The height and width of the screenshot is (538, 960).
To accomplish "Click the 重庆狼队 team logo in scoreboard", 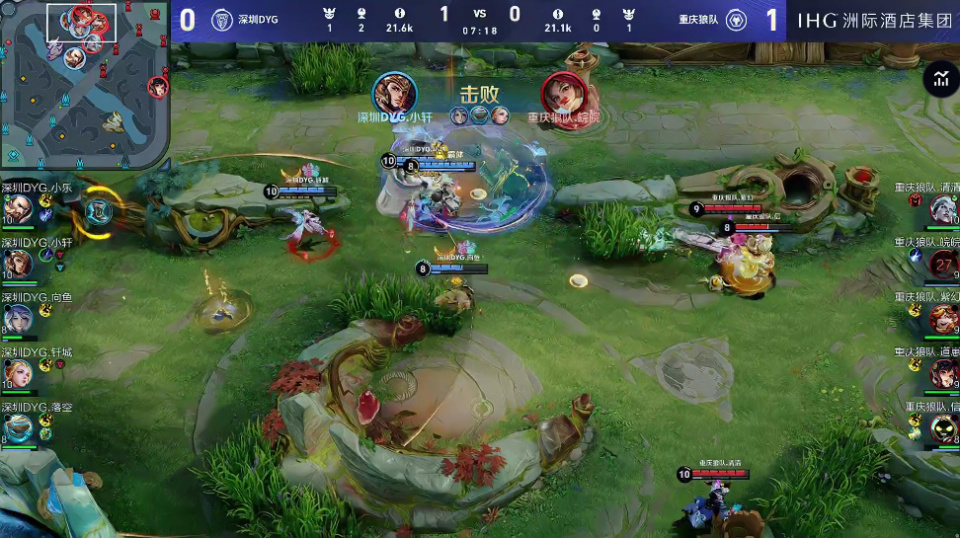I will pos(736,20).
